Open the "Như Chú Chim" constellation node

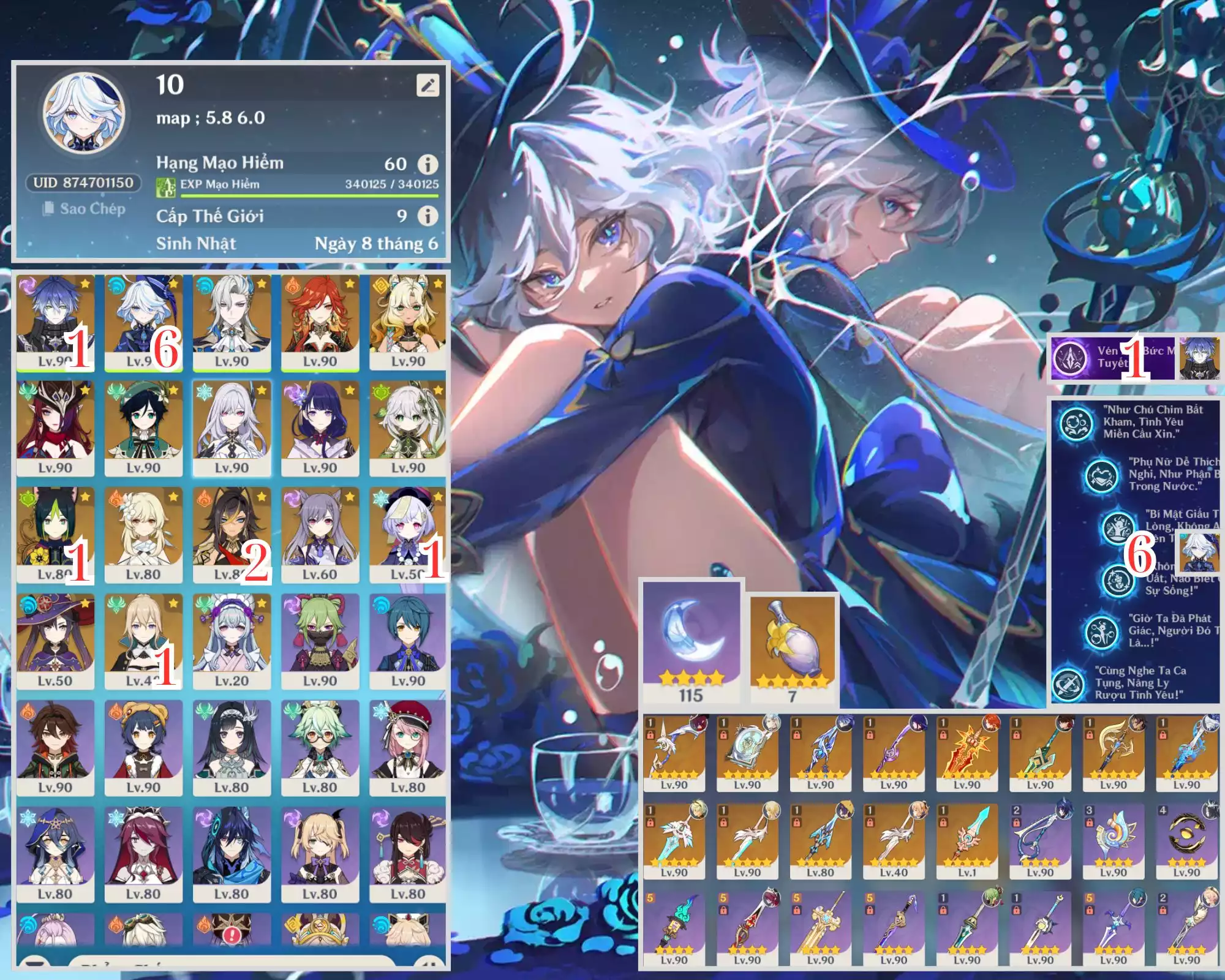tap(1076, 423)
